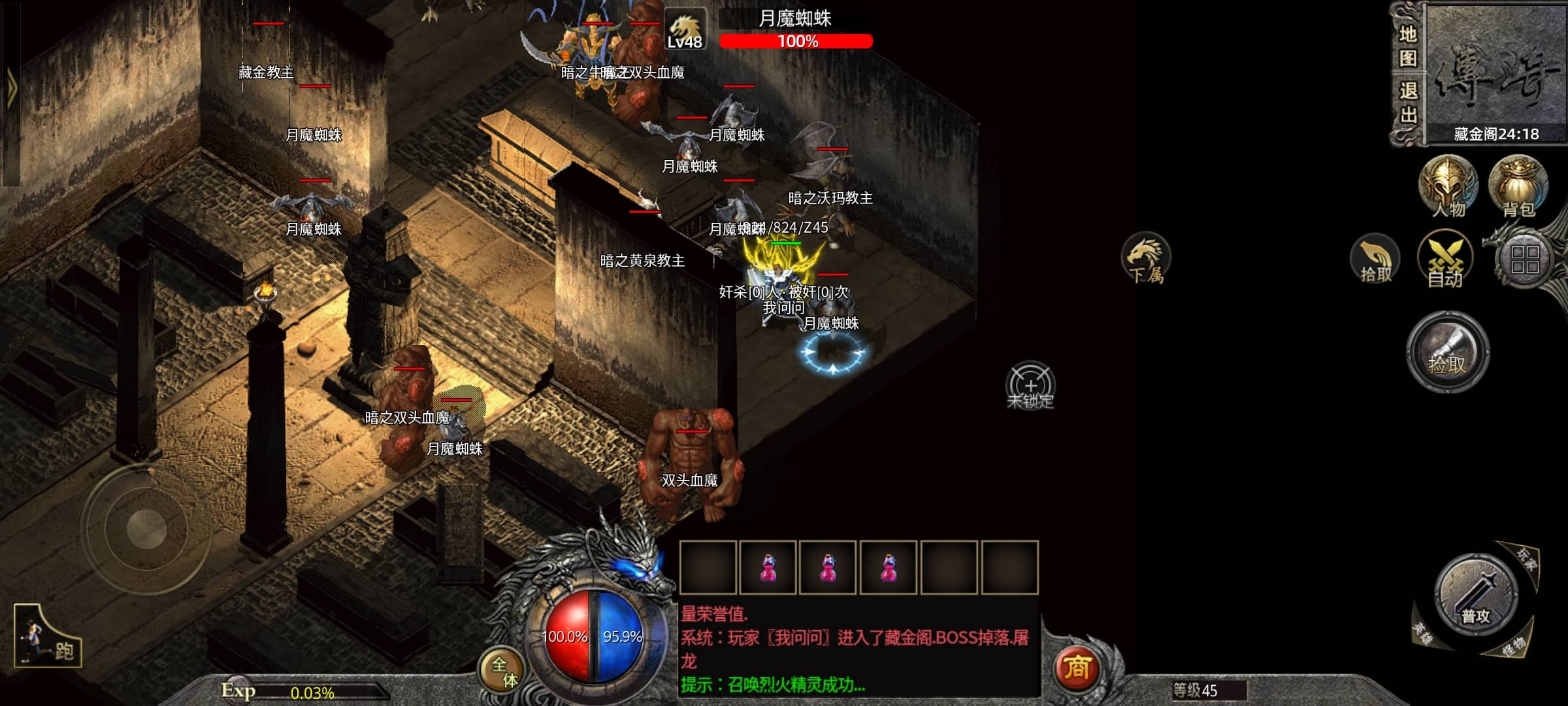This screenshot has width=1568, height=706.
Task: Select the Lv48 月魔蜘蛛 target portrait
Action: coord(685,29)
